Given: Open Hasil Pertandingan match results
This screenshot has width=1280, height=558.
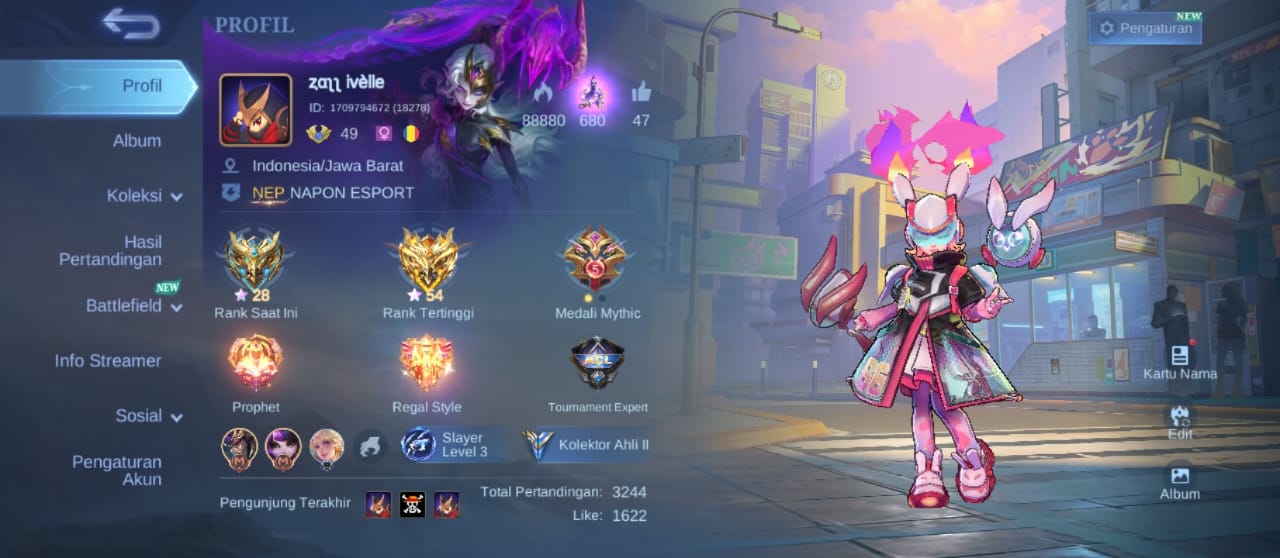Looking at the screenshot, I should [110, 251].
